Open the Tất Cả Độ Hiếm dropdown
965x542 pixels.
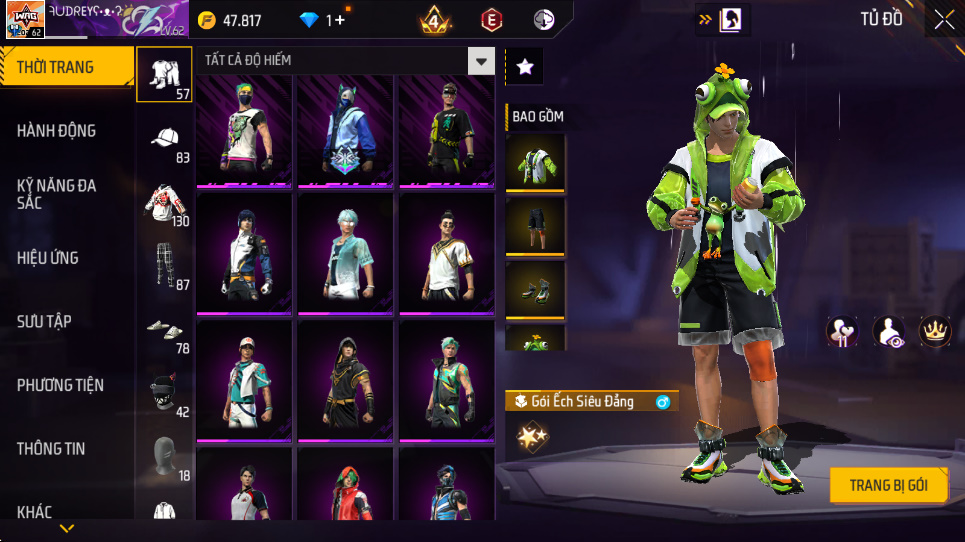pos(482,61)
